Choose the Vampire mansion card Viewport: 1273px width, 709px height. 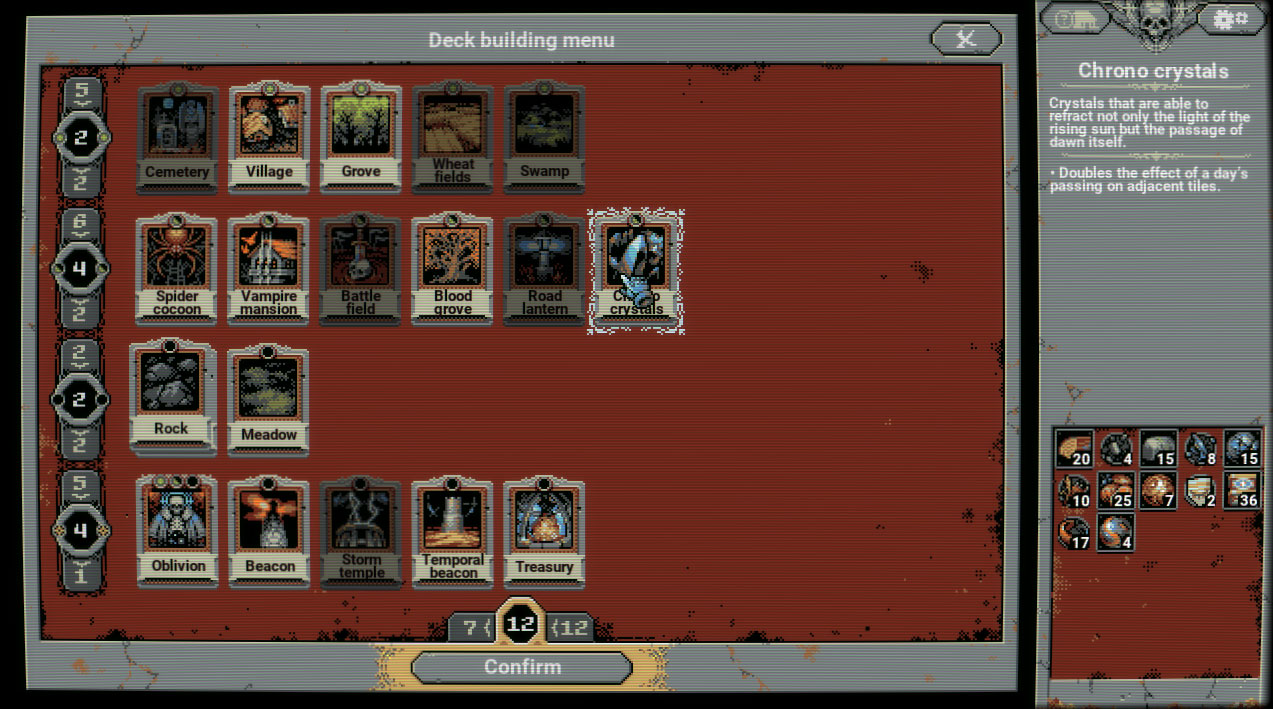269,268
